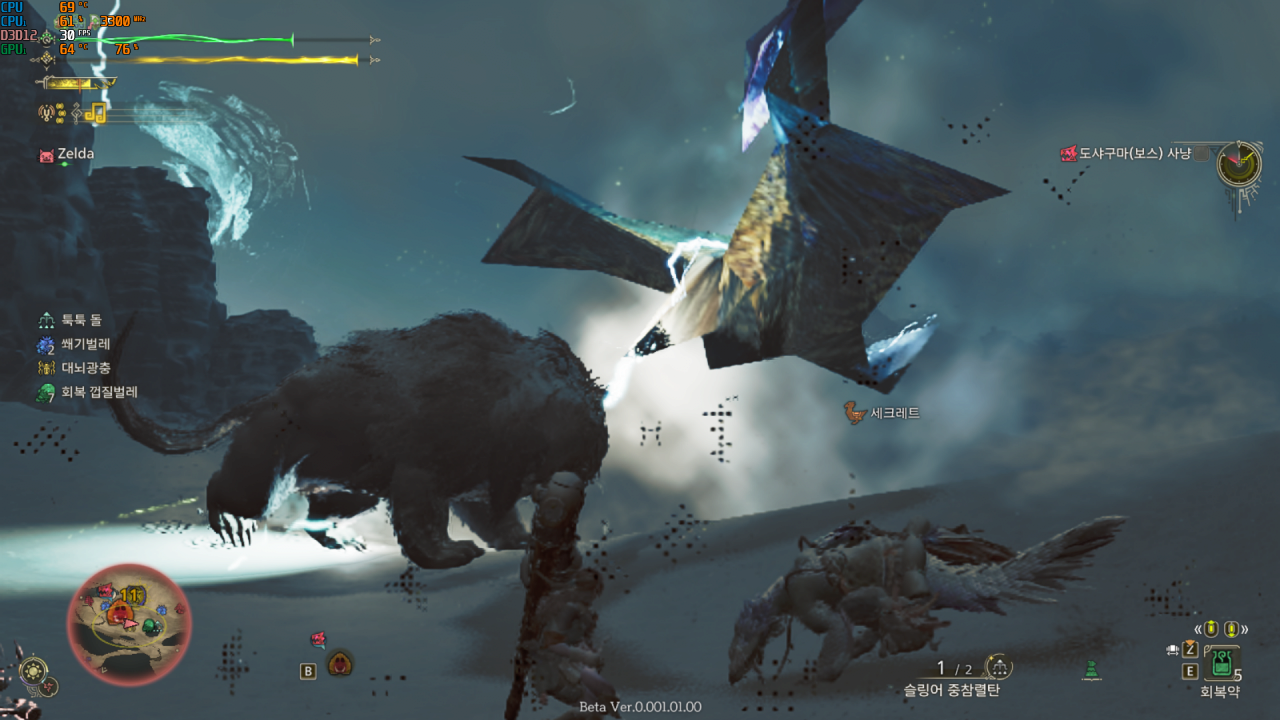
Task: Click the green tent camp marker
Action: coord(1092,670)
